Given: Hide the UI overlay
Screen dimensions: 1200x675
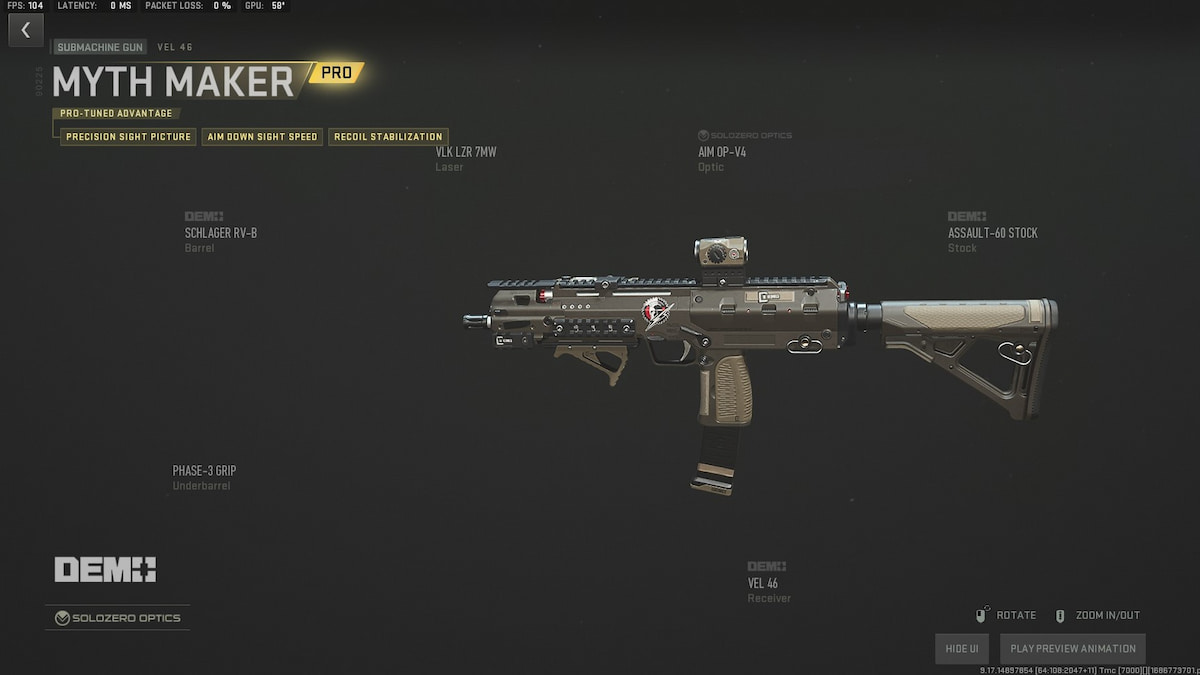Looking at the screenshot, I should click(x=961, y=648).
